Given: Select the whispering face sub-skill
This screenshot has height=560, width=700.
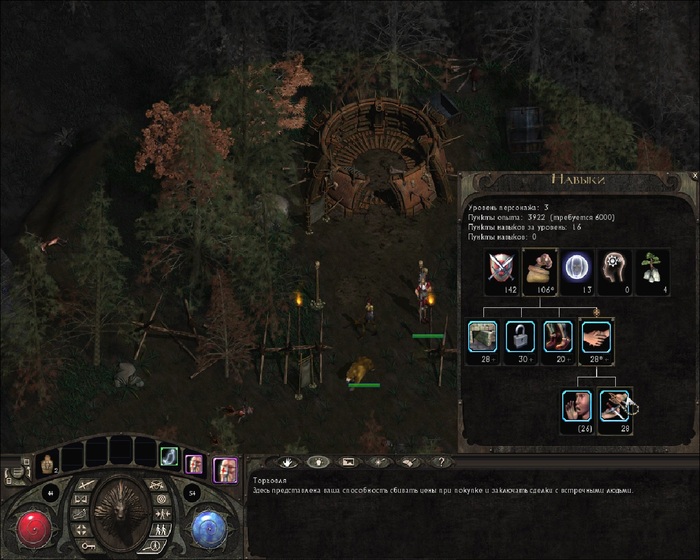Looking at the screenshot, I should (577, 405).
